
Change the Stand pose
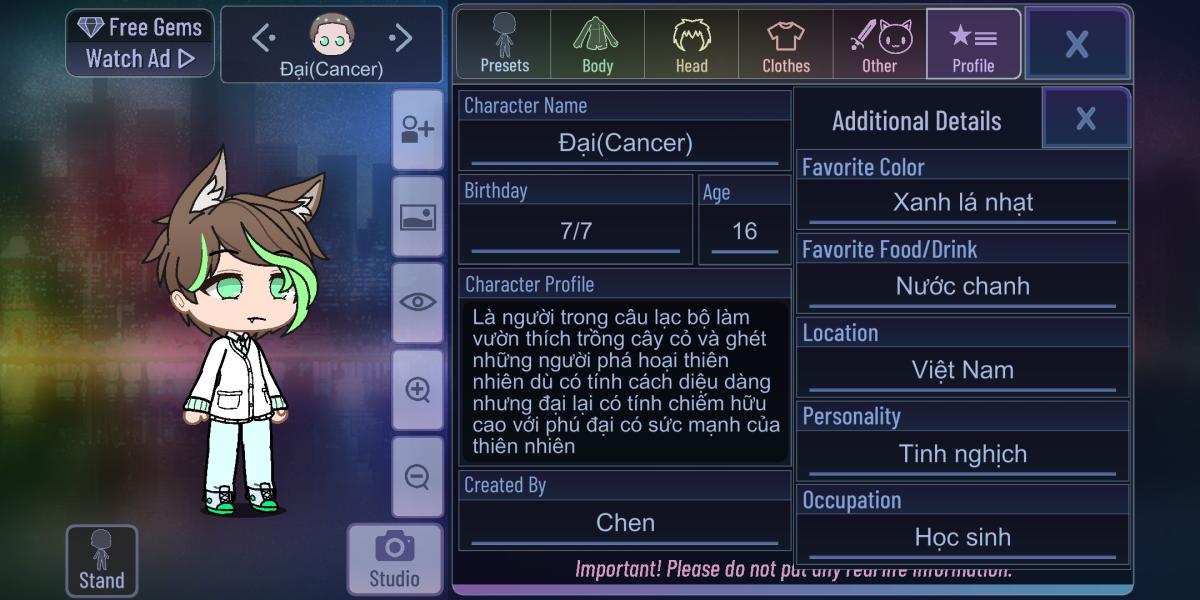point(101,561)
